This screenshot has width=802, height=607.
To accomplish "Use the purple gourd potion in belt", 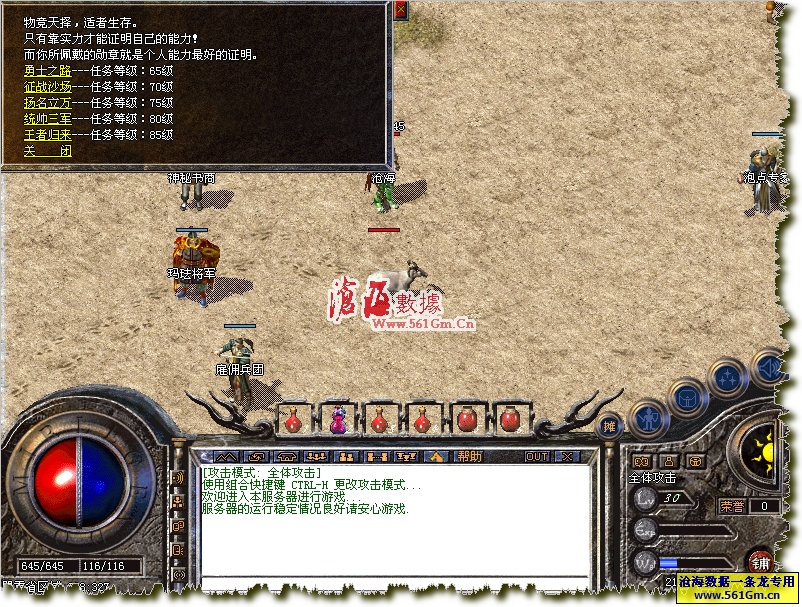I will click(x=337, y=420).
